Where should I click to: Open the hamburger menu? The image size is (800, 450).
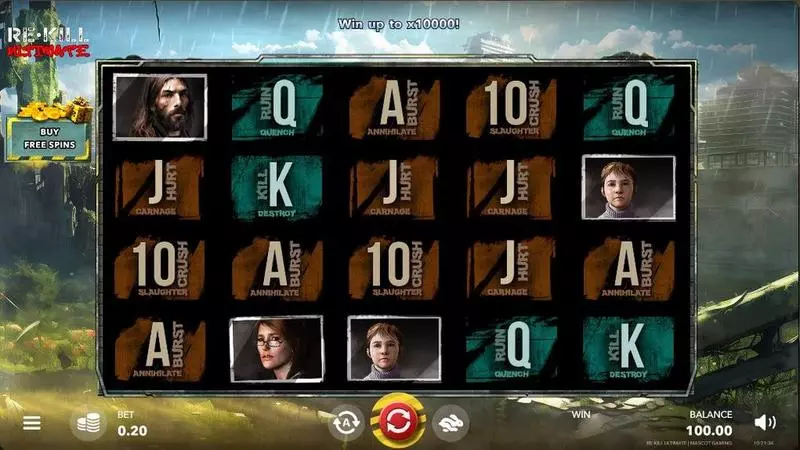[32, 423]
